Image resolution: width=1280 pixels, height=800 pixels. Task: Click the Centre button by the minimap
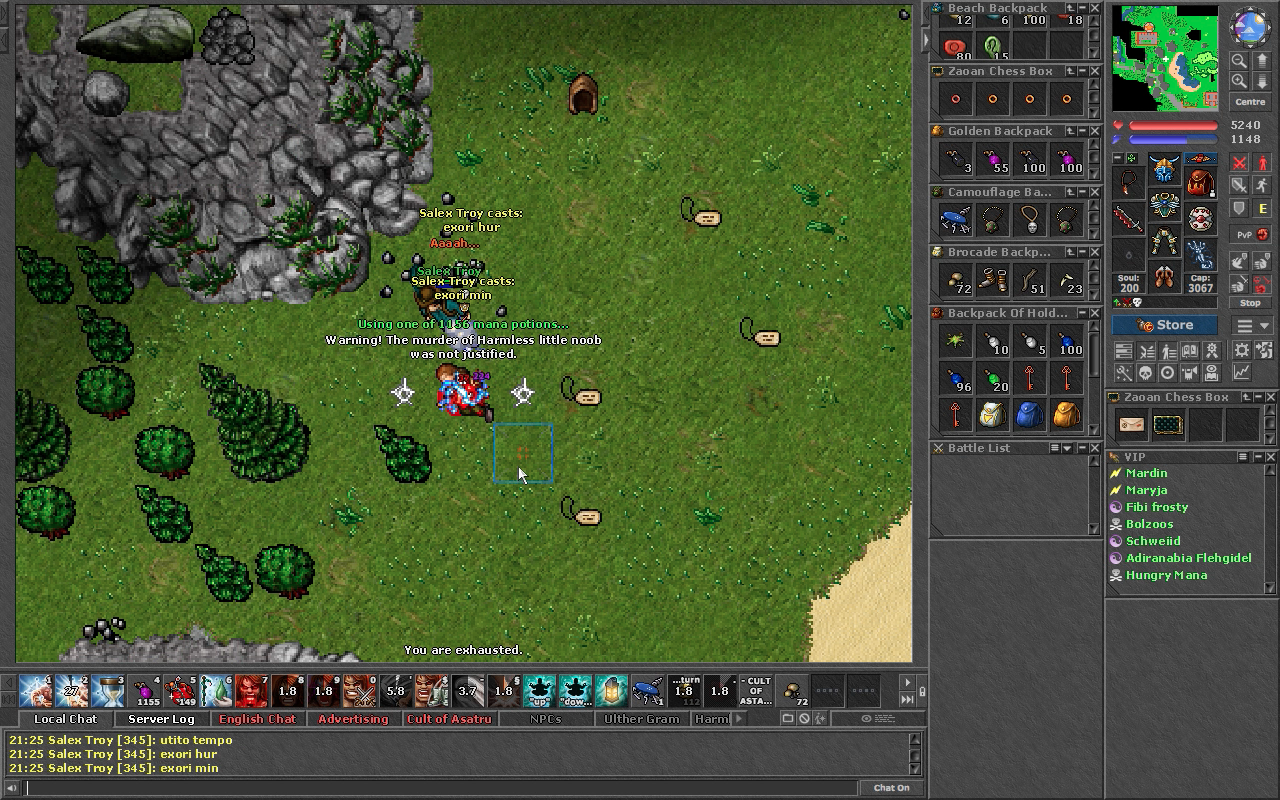(x=1250, y=102)
